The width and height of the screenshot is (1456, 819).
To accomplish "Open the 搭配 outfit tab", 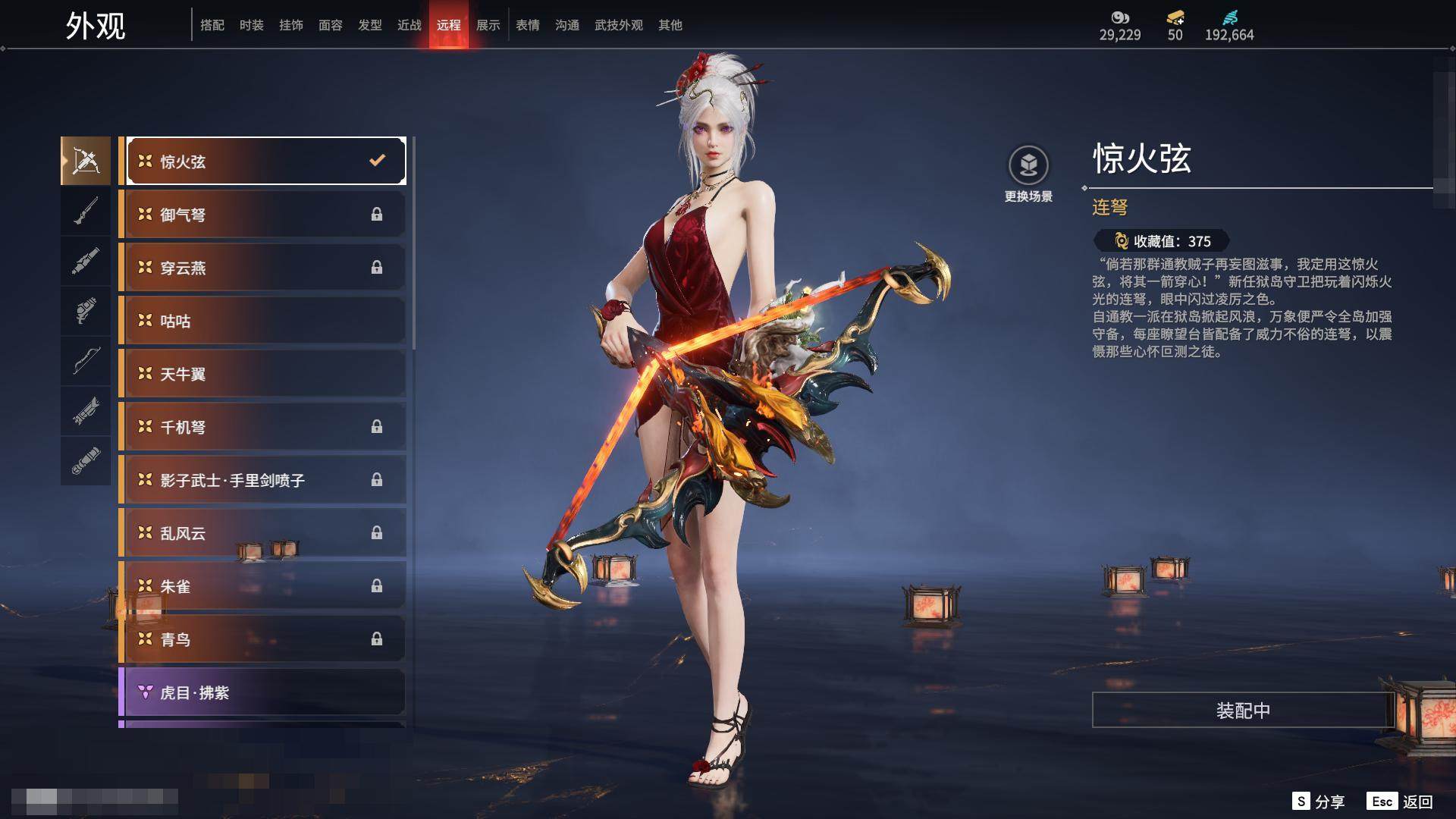I will (x=212, y=25).
